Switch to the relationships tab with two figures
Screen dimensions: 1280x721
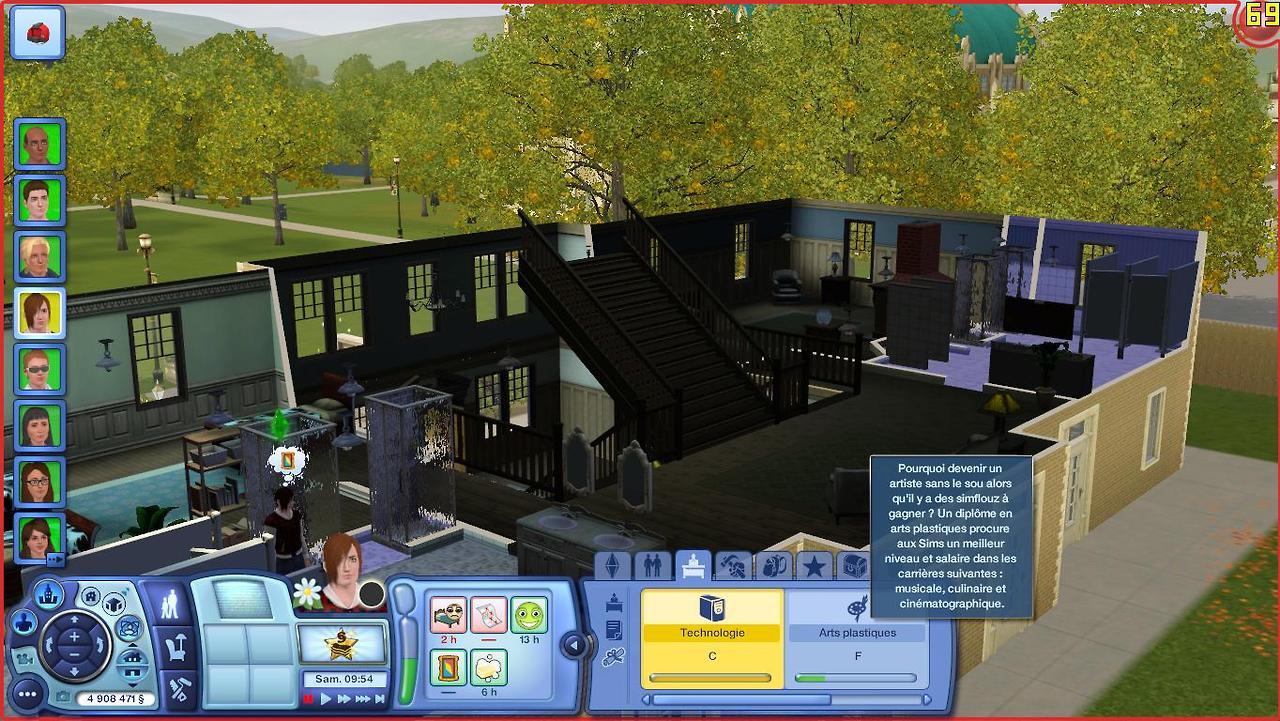[653, 567]
